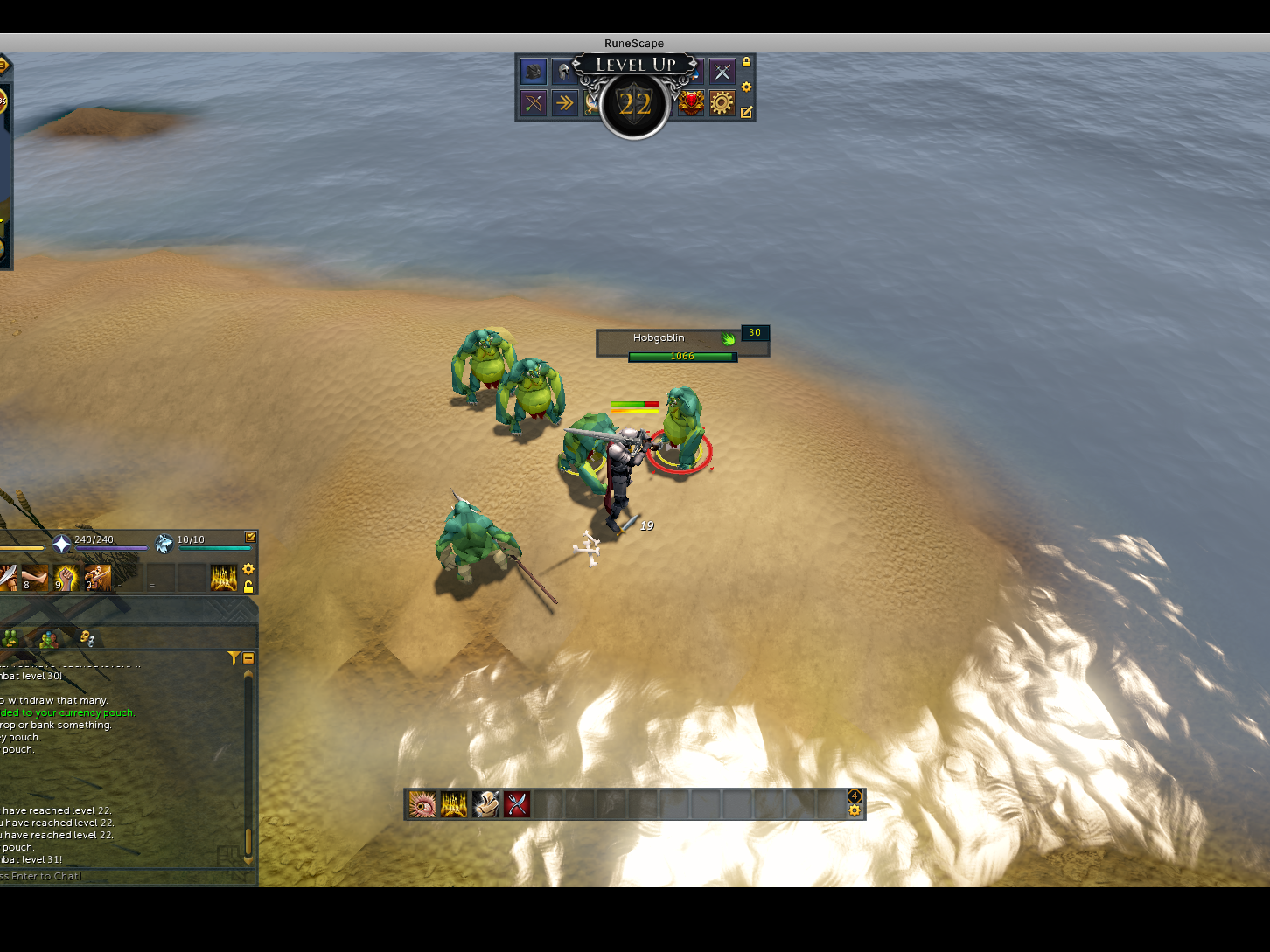Click the double arrow ribbon icon
The image size is (1270, 952).
point(565,103)
